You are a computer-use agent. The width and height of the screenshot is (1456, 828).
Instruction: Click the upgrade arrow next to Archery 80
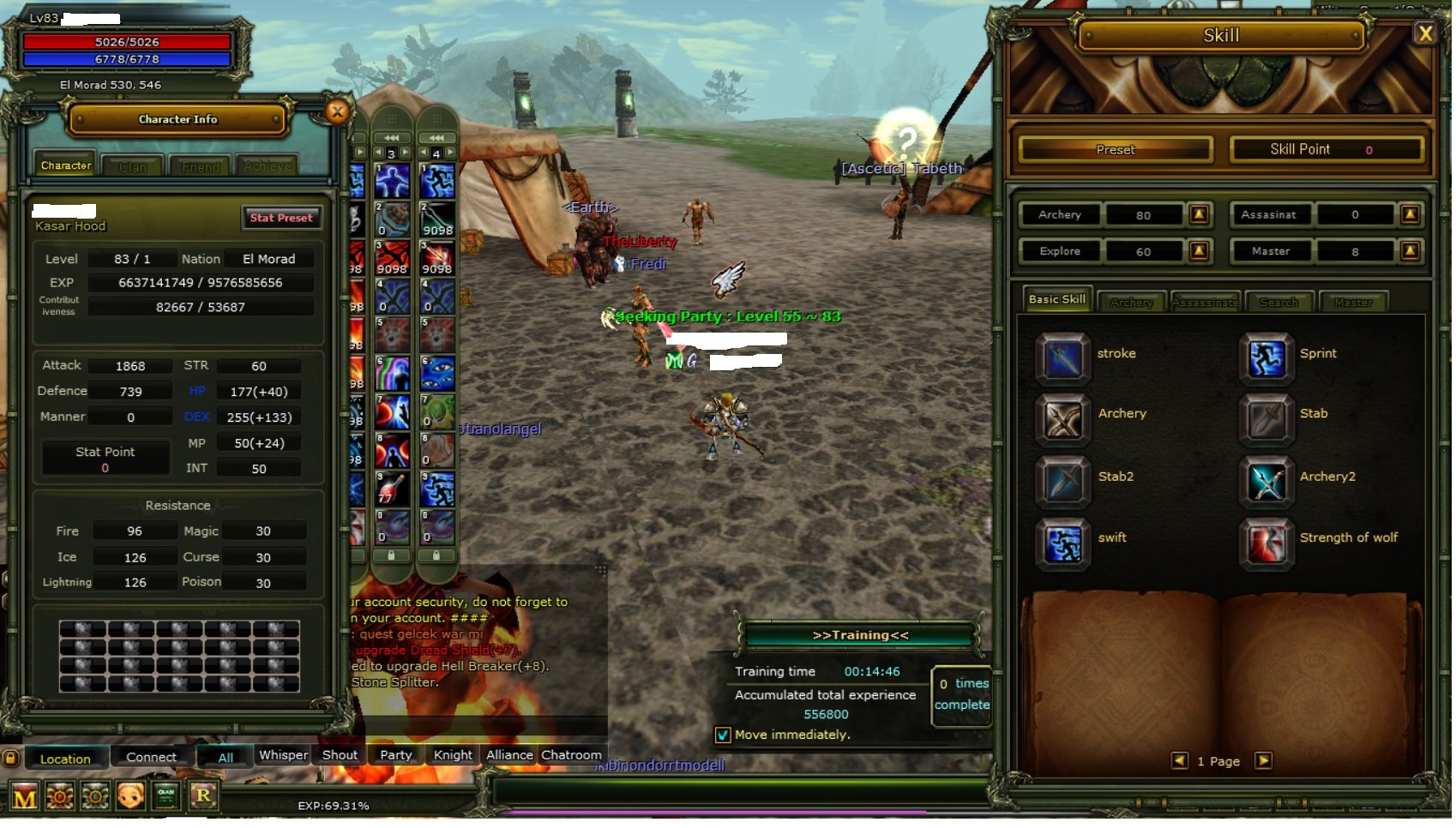1201,215
